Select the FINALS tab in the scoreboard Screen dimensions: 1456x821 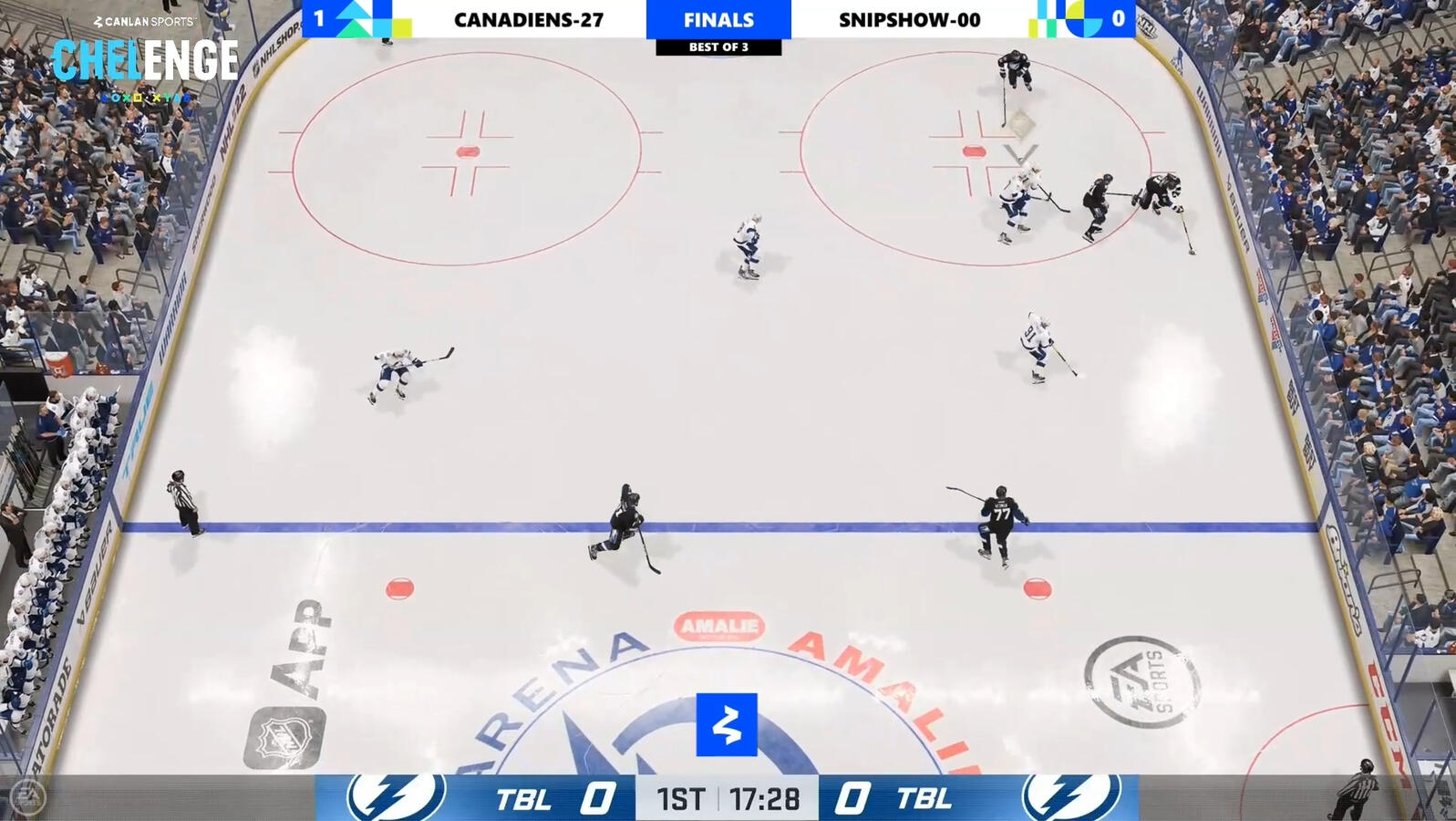pos(718,19)
